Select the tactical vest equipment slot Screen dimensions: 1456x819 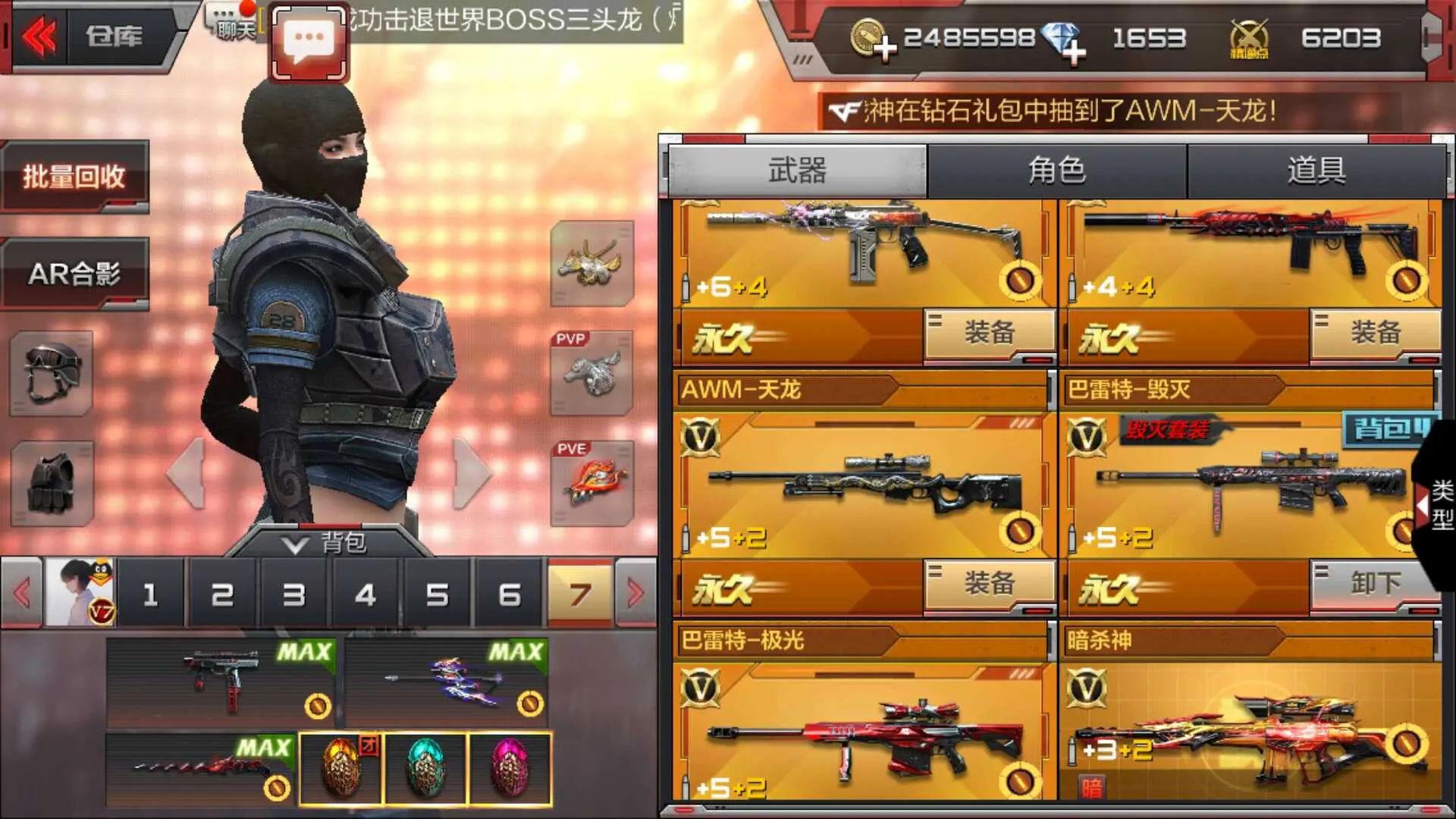[52, 483]
